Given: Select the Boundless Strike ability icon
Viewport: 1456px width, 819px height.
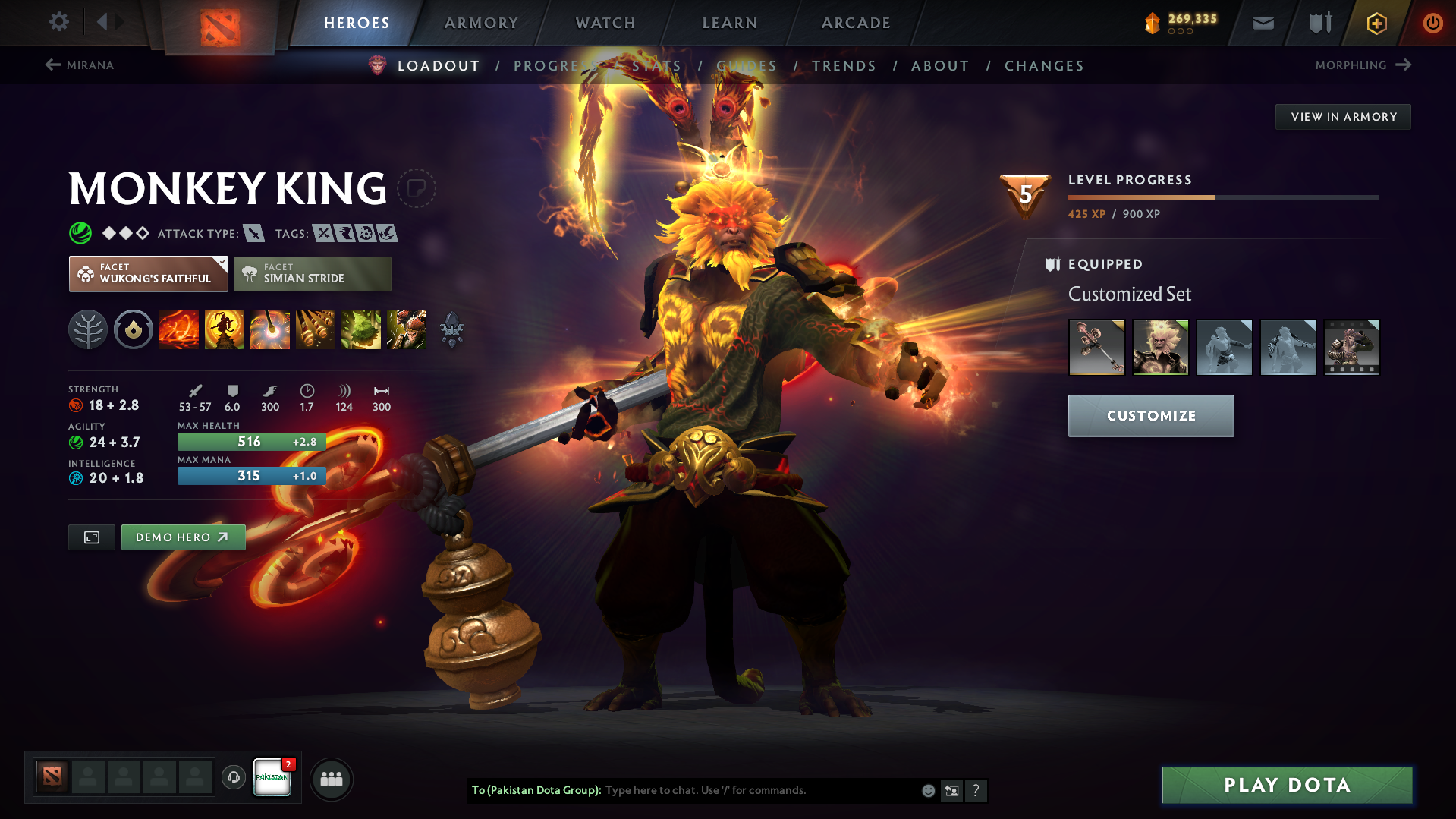Looking at the screenshot, I should point(179,329).
